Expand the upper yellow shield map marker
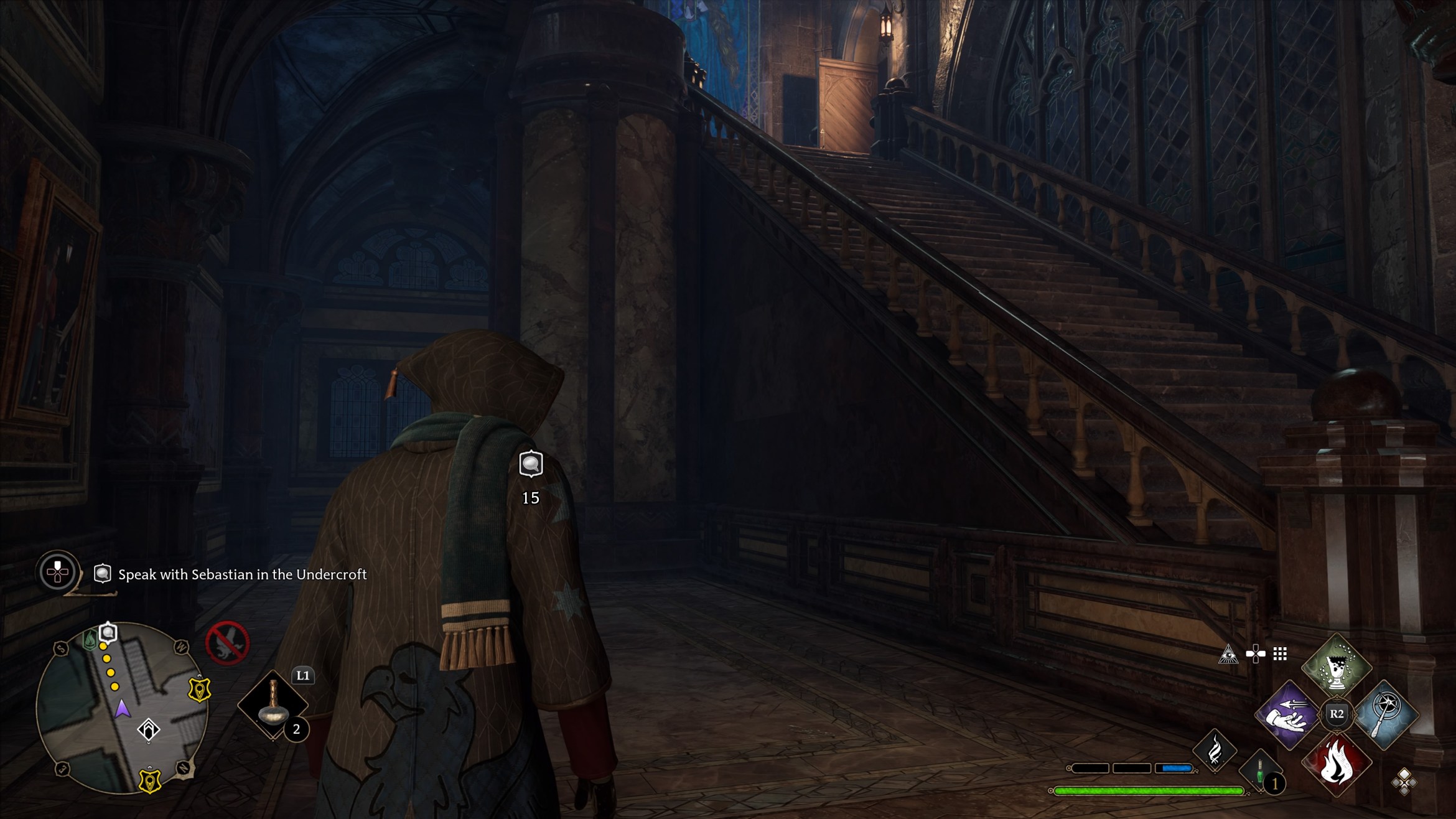This screenshot has width=1456, height=819. [x=199, y=689]
